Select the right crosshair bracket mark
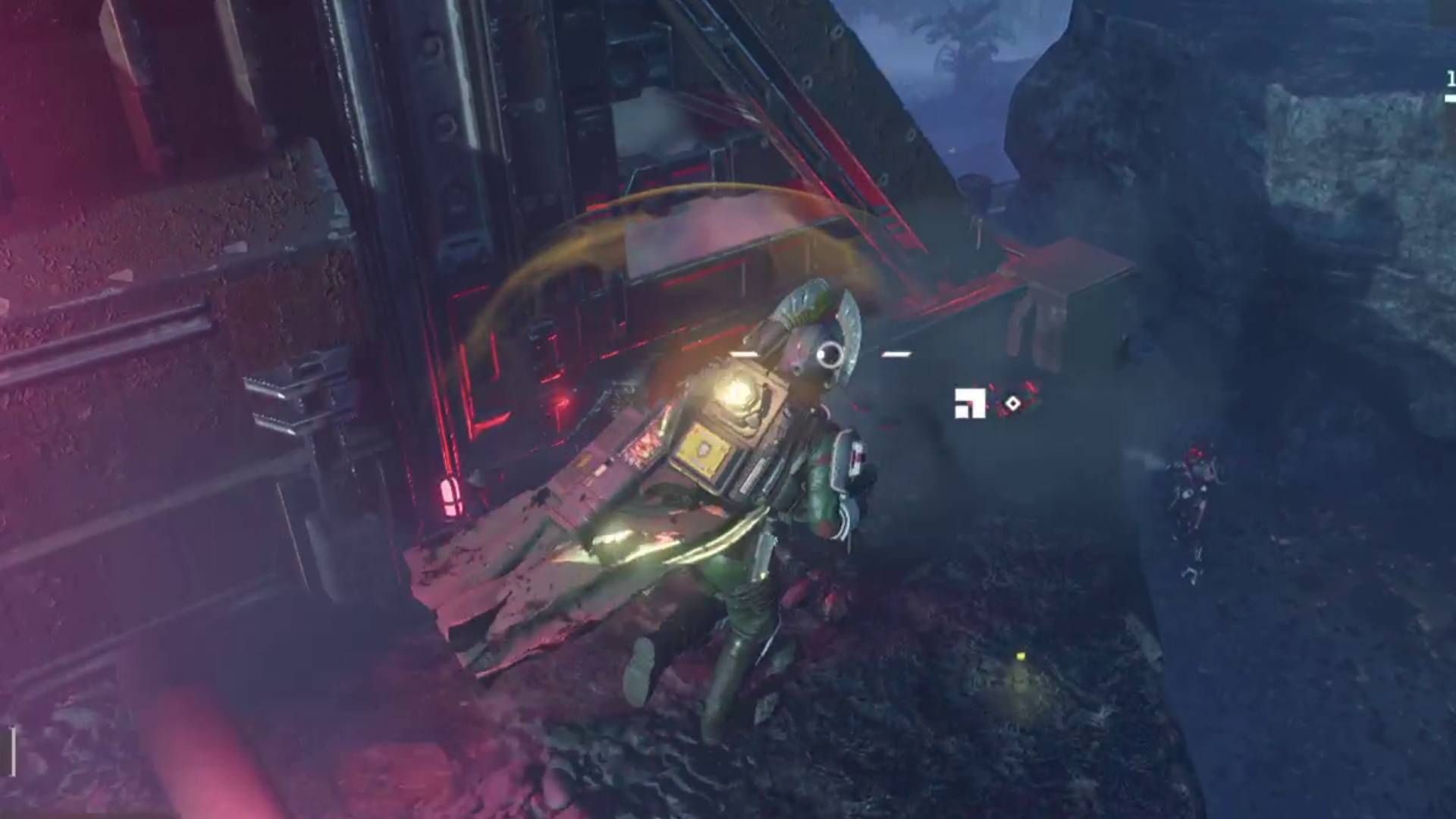 pos(895,353)
